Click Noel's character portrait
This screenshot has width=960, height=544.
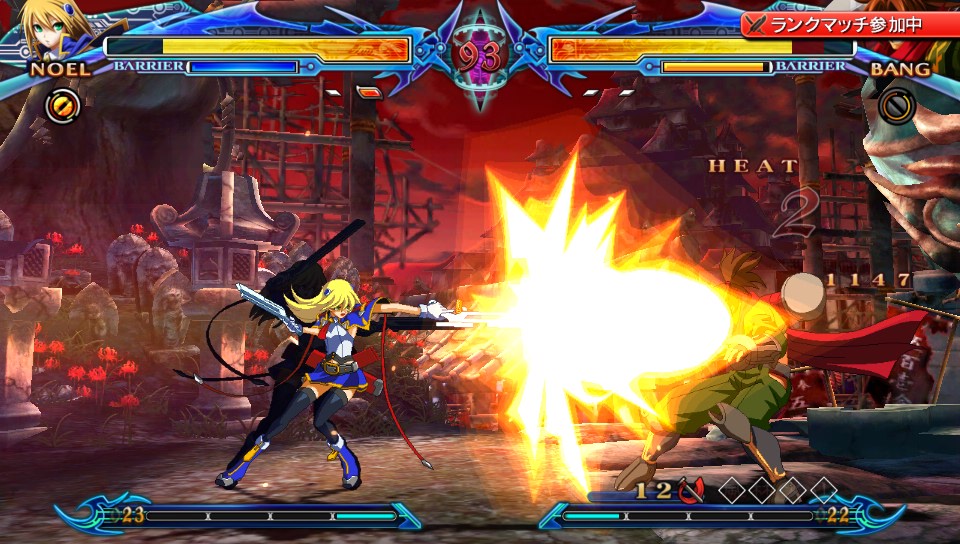56,30
